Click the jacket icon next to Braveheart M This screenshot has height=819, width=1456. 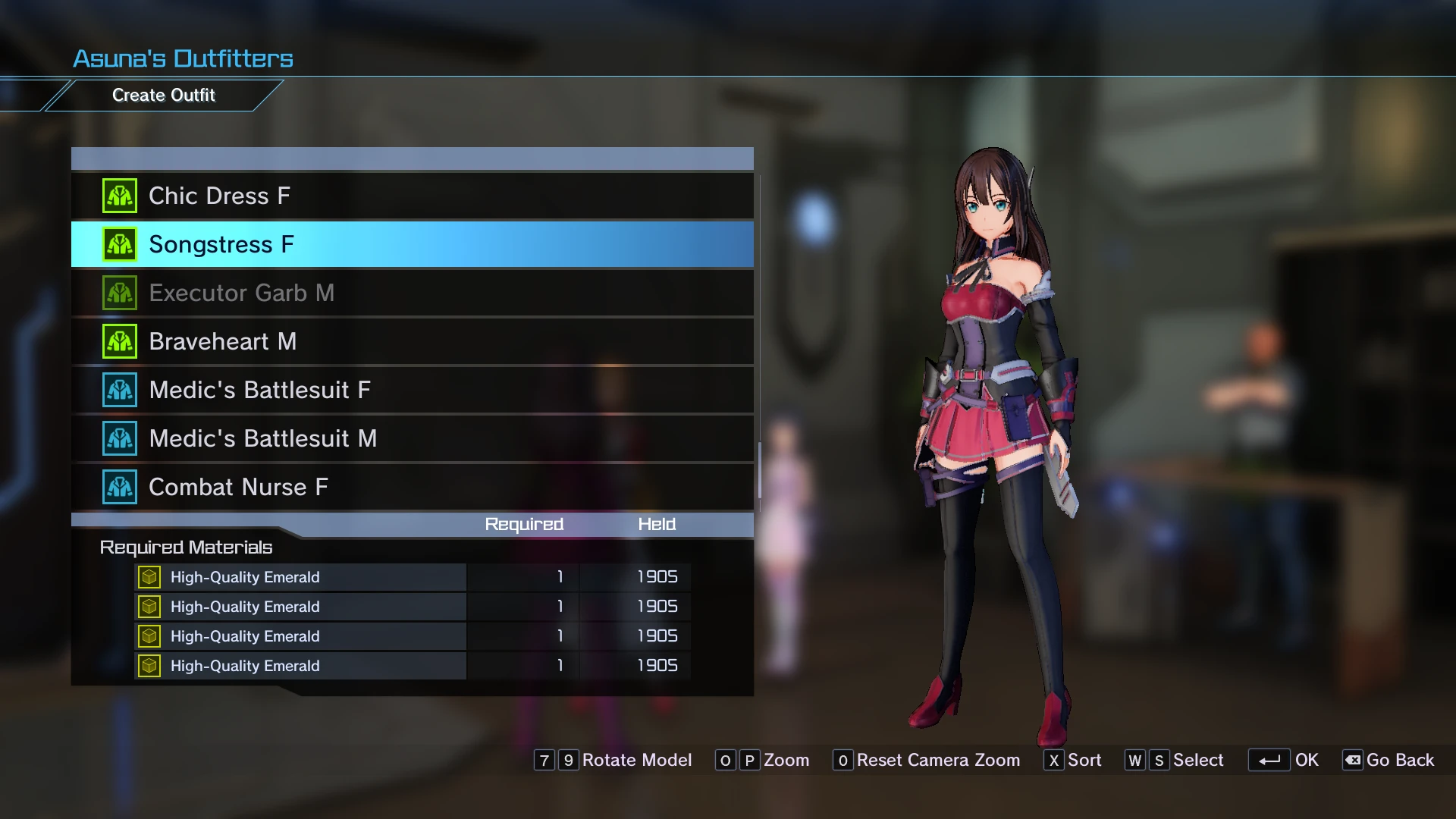click(x=119, y=340)
